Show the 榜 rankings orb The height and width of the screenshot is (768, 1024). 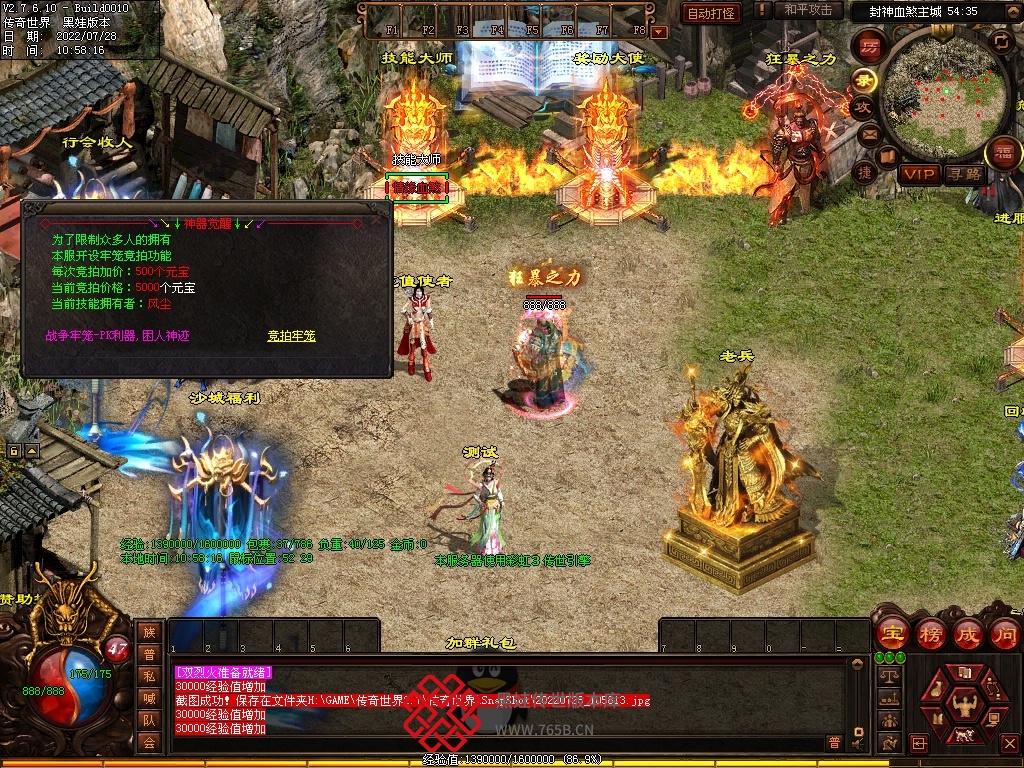click(x=931, y=634)
